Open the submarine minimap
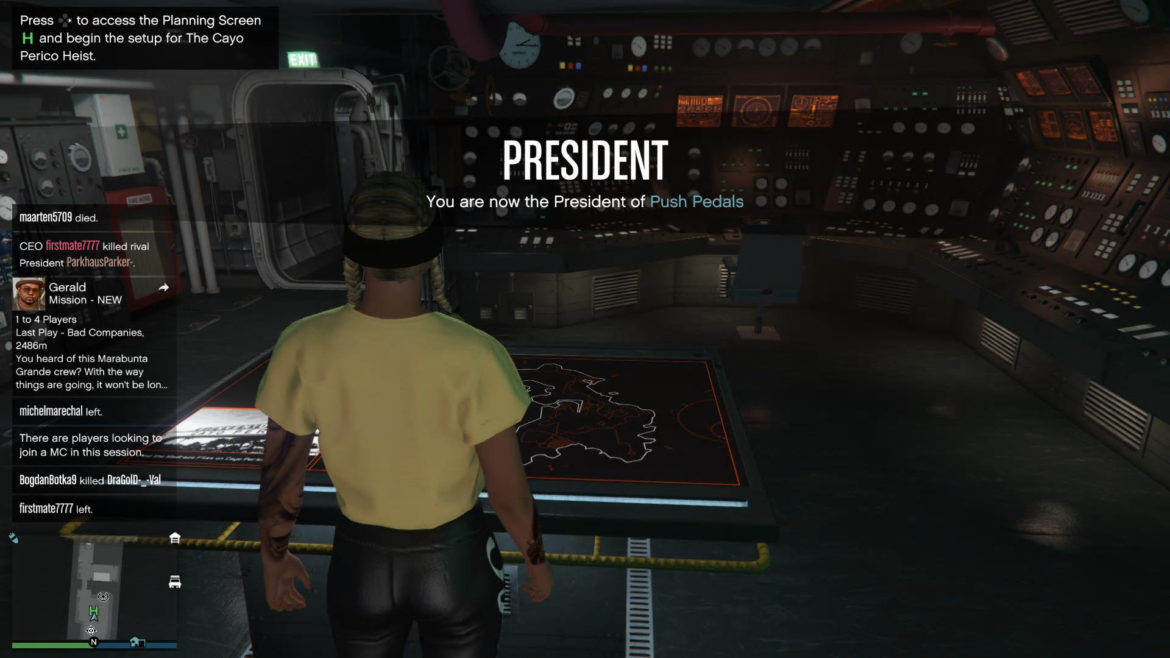Image resolution: width=1170 pixels, height=658 pixels. (x=94, y=590)
